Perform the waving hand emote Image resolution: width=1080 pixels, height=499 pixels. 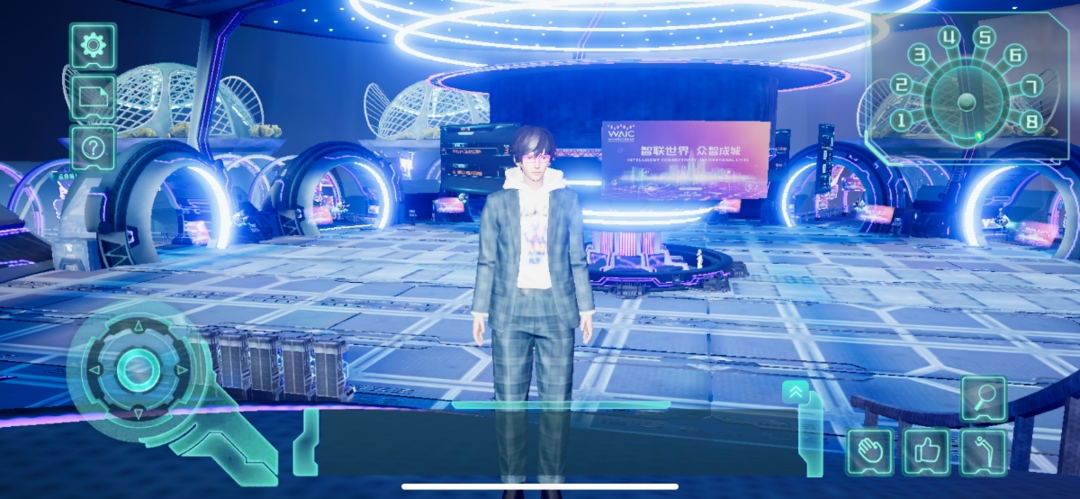coord(869,452)
